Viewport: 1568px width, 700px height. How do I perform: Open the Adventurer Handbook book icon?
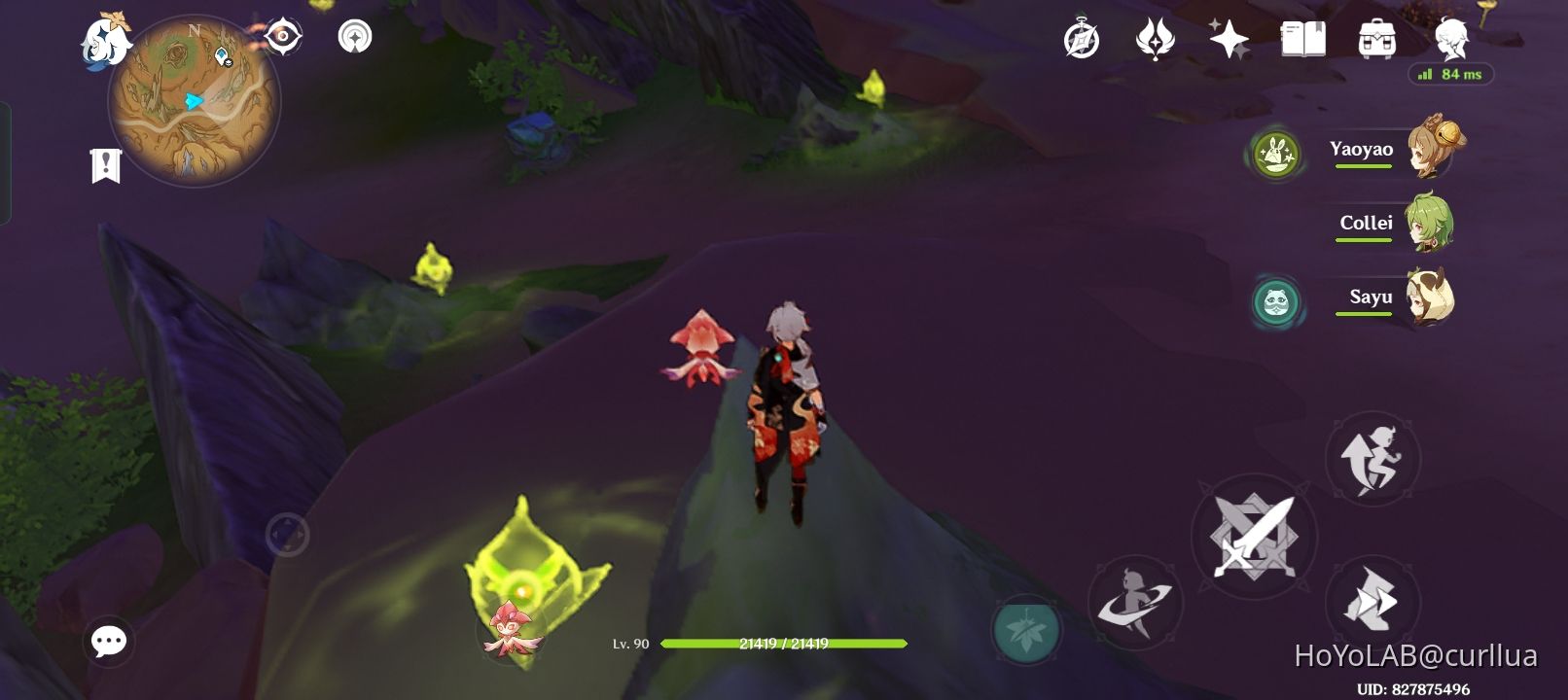pos(1303,39)
